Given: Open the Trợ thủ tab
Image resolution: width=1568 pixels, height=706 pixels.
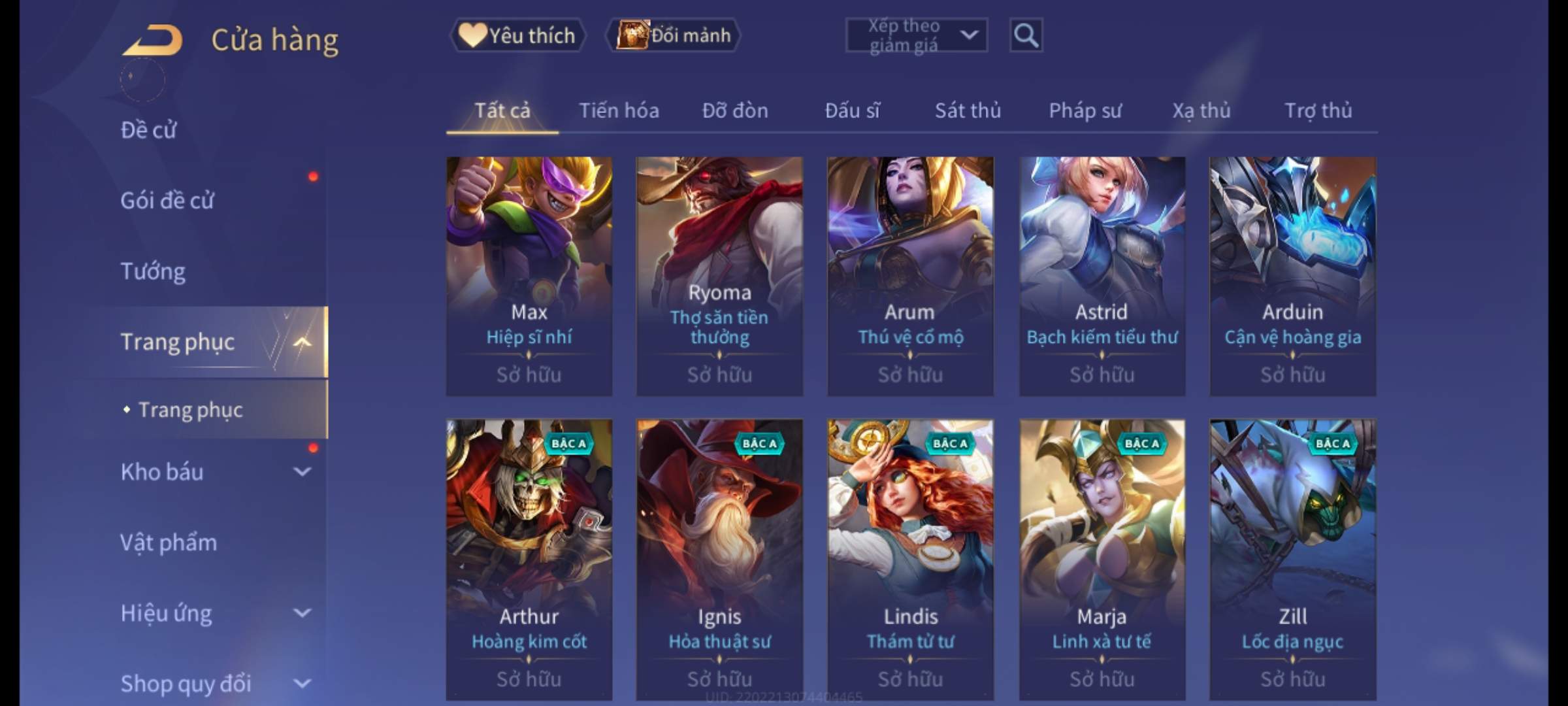Looking at the screenshot, I should (1318, 110).
